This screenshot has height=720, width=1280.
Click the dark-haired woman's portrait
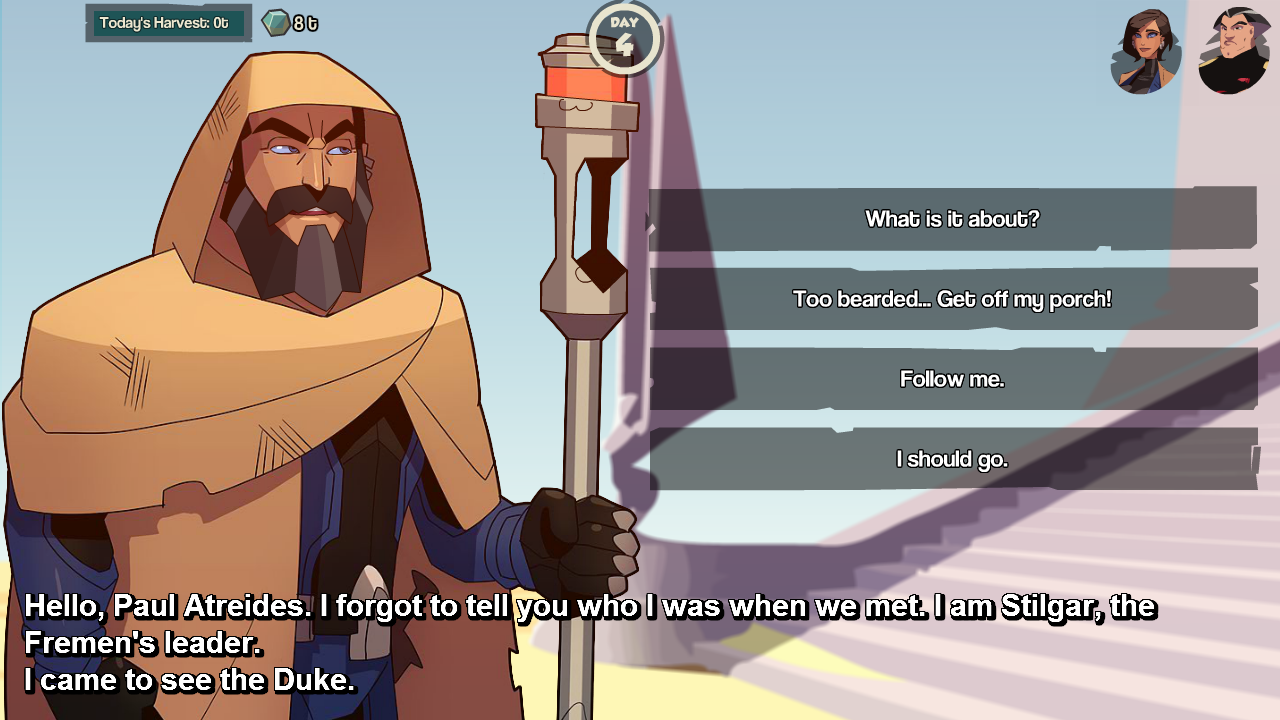point(1146,51)
